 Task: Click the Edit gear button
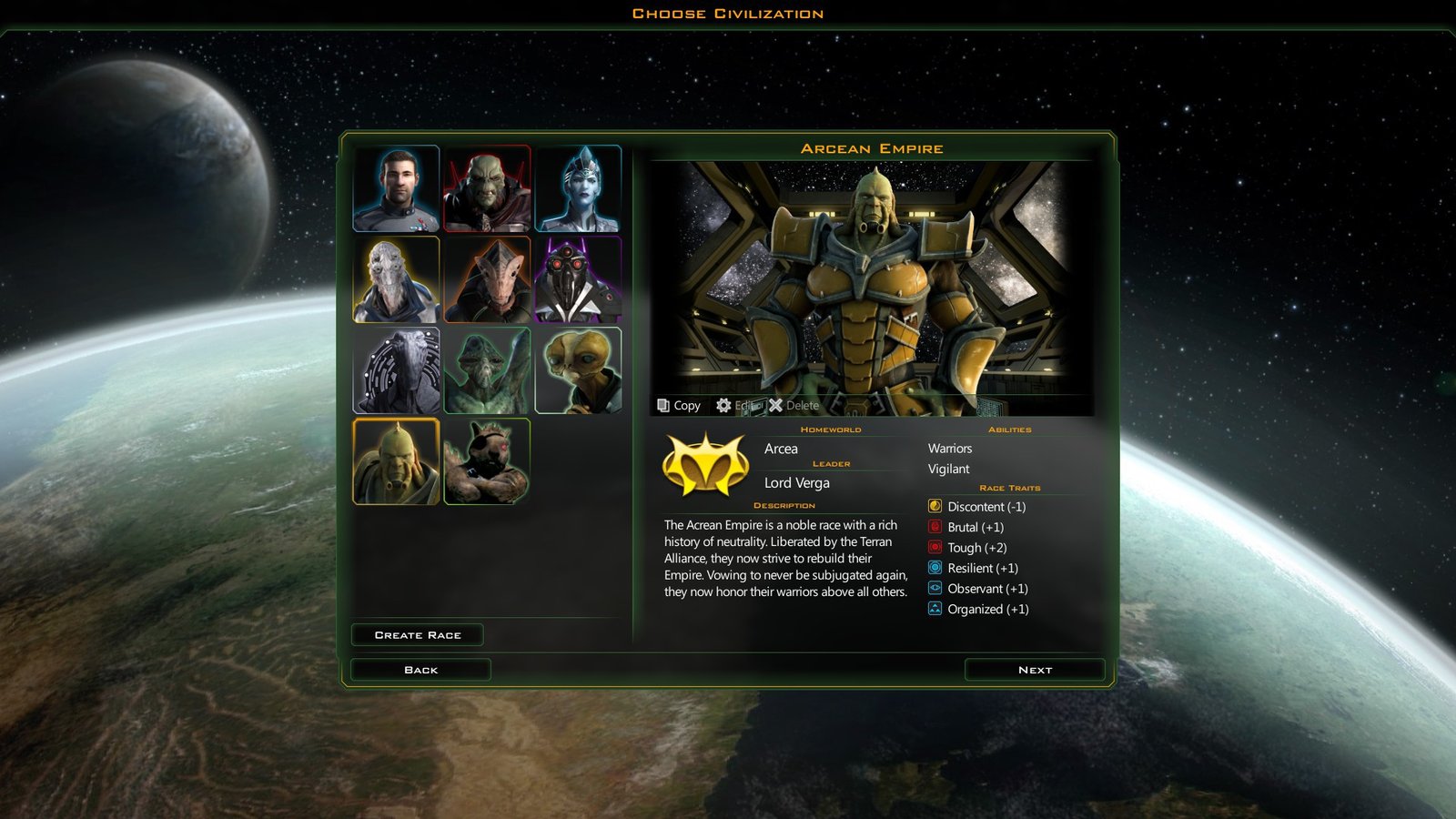click(738, 406)
